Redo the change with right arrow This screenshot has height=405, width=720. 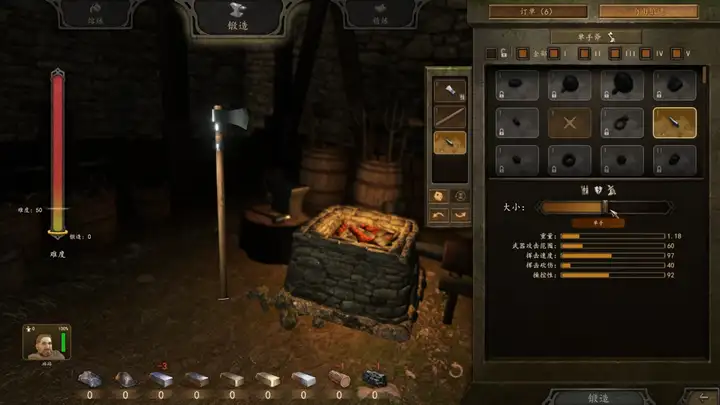pos(461,215)
